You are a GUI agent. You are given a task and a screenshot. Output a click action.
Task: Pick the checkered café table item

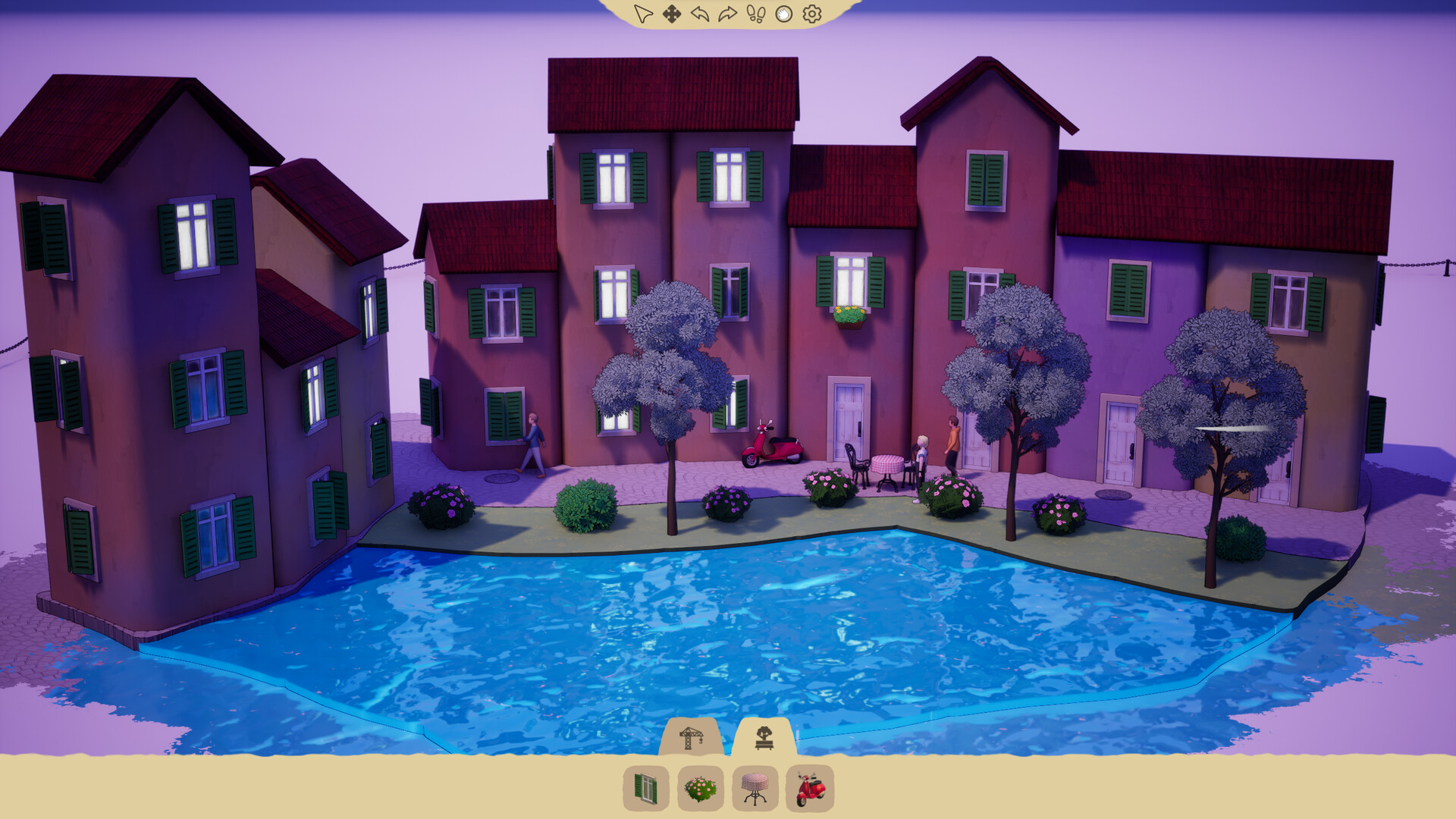[755, 789]
